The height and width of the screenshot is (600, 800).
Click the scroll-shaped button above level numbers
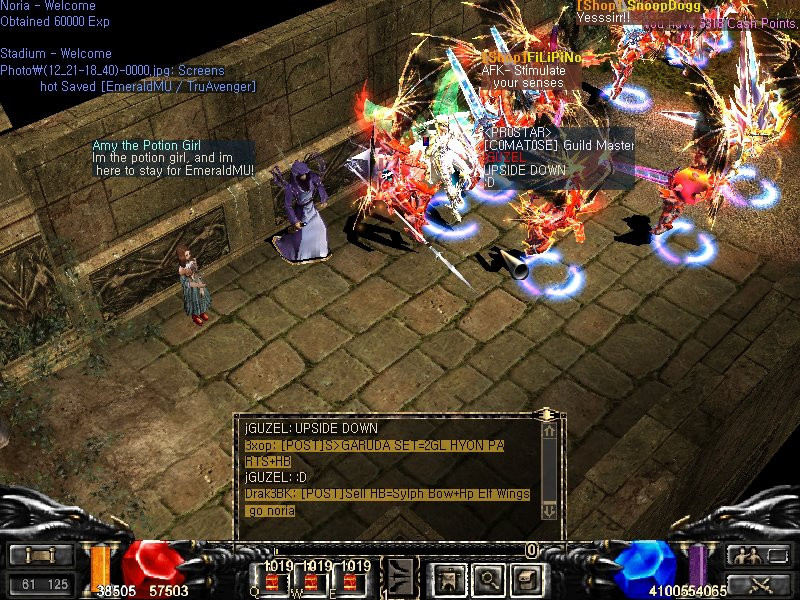tap(42, 555)
